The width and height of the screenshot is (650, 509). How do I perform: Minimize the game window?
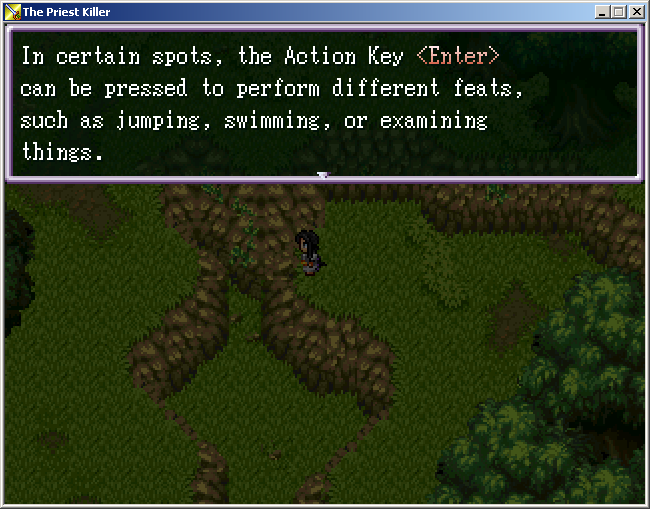[602, 12]
